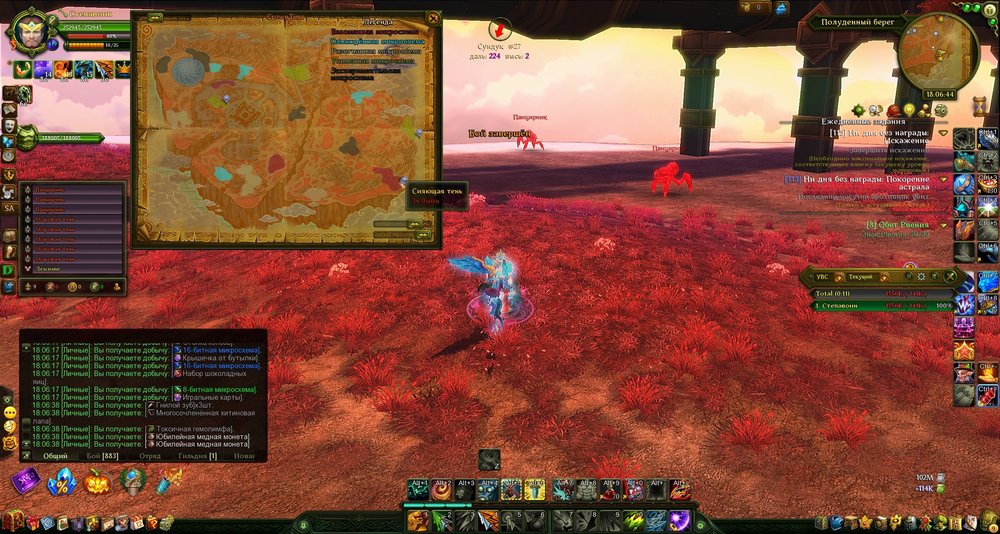Open the treasure chest icon in the bottom-left menu bar
Image resolution: width=1000 pixels, height=534 pixels.
13,522
